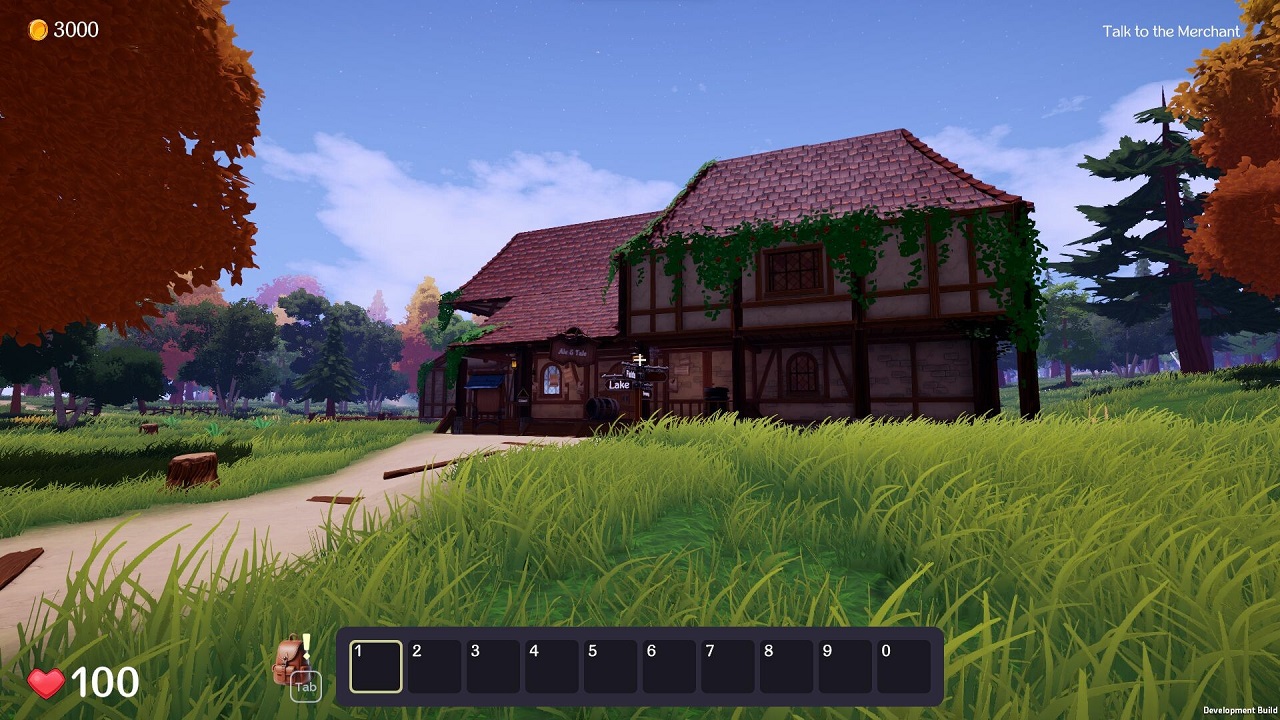
Task: Click the Lake signpost on the tavern
Action: pos(619,384)
